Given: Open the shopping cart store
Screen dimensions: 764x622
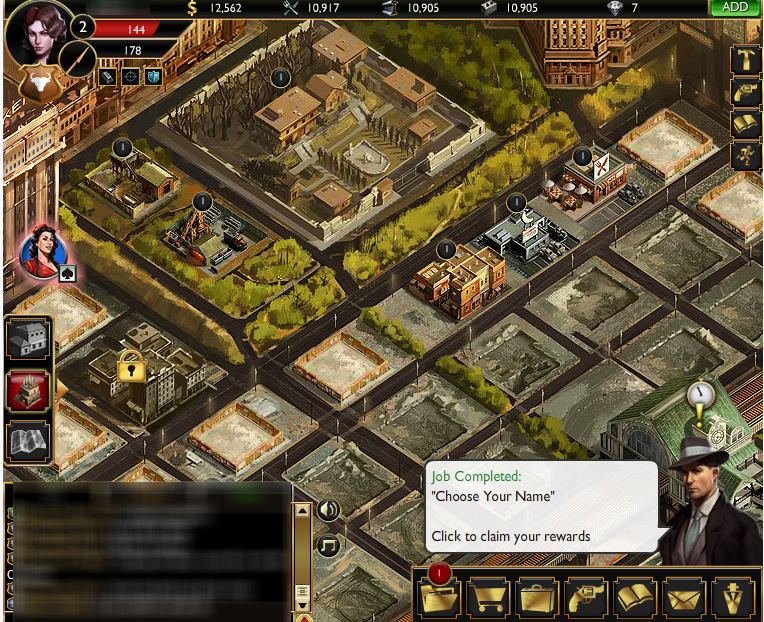Looking at the screenshot, I should (x=490, y=597).
